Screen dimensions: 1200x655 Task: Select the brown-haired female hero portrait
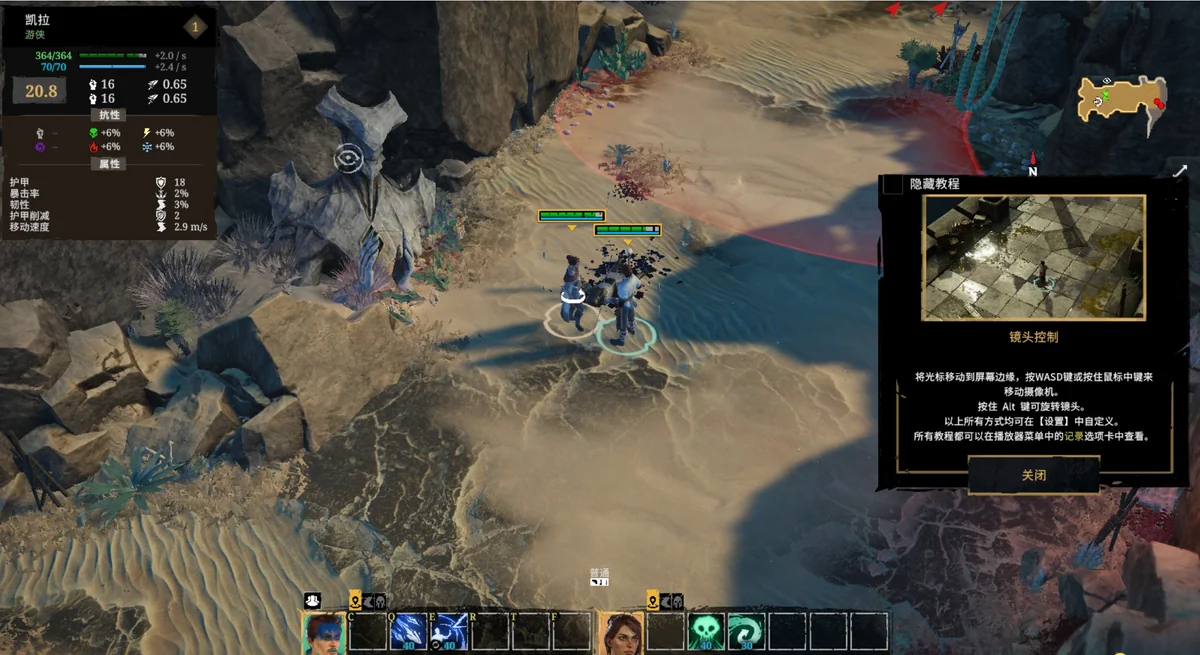pyautogui.click(x=621, y=633)
